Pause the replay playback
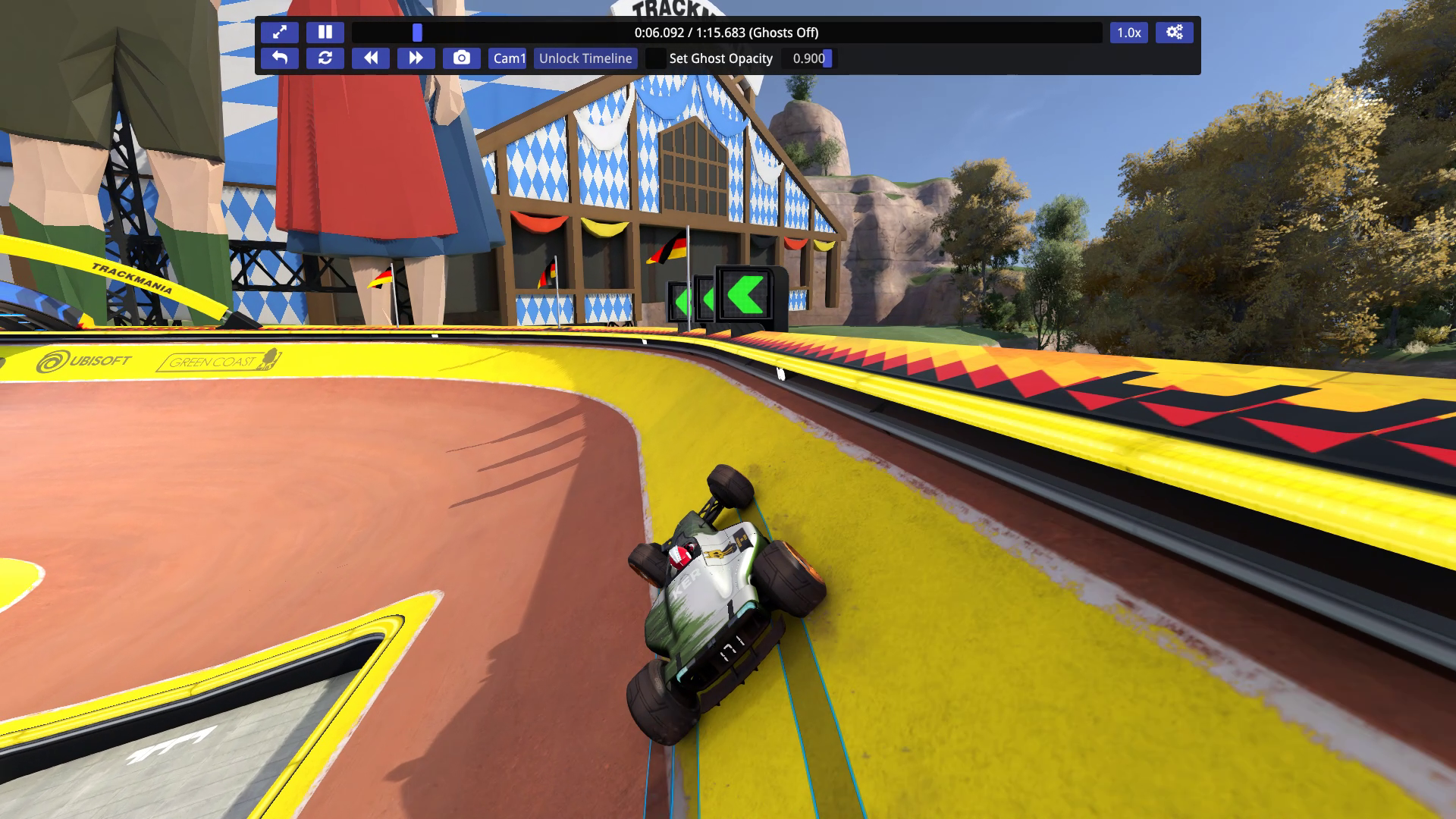Viewport: 1456px width, 819px height. (325, 33)
